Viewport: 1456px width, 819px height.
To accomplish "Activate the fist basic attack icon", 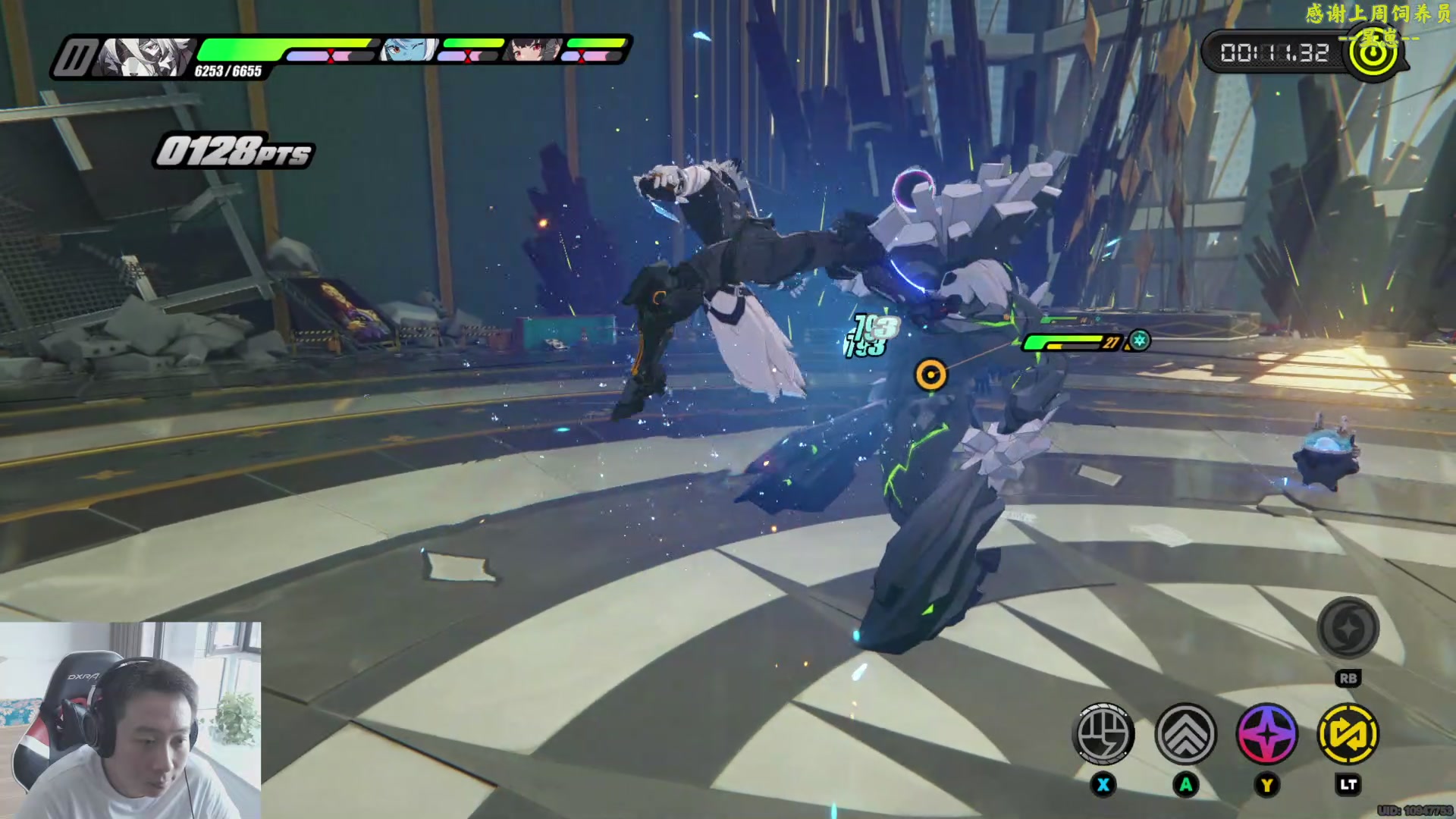I will click(1104, 734).
